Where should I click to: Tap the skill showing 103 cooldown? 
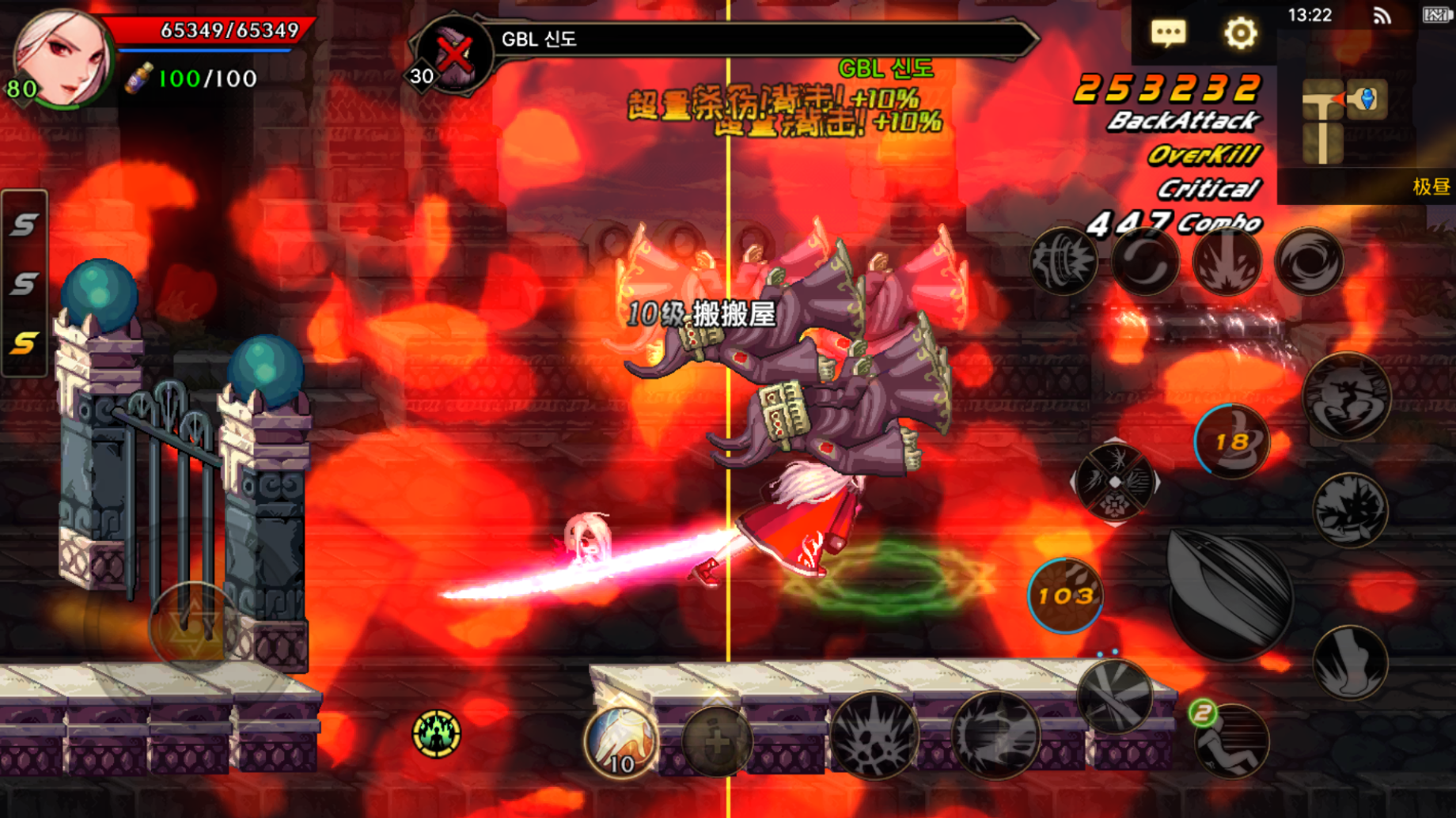click(1065, 596)
